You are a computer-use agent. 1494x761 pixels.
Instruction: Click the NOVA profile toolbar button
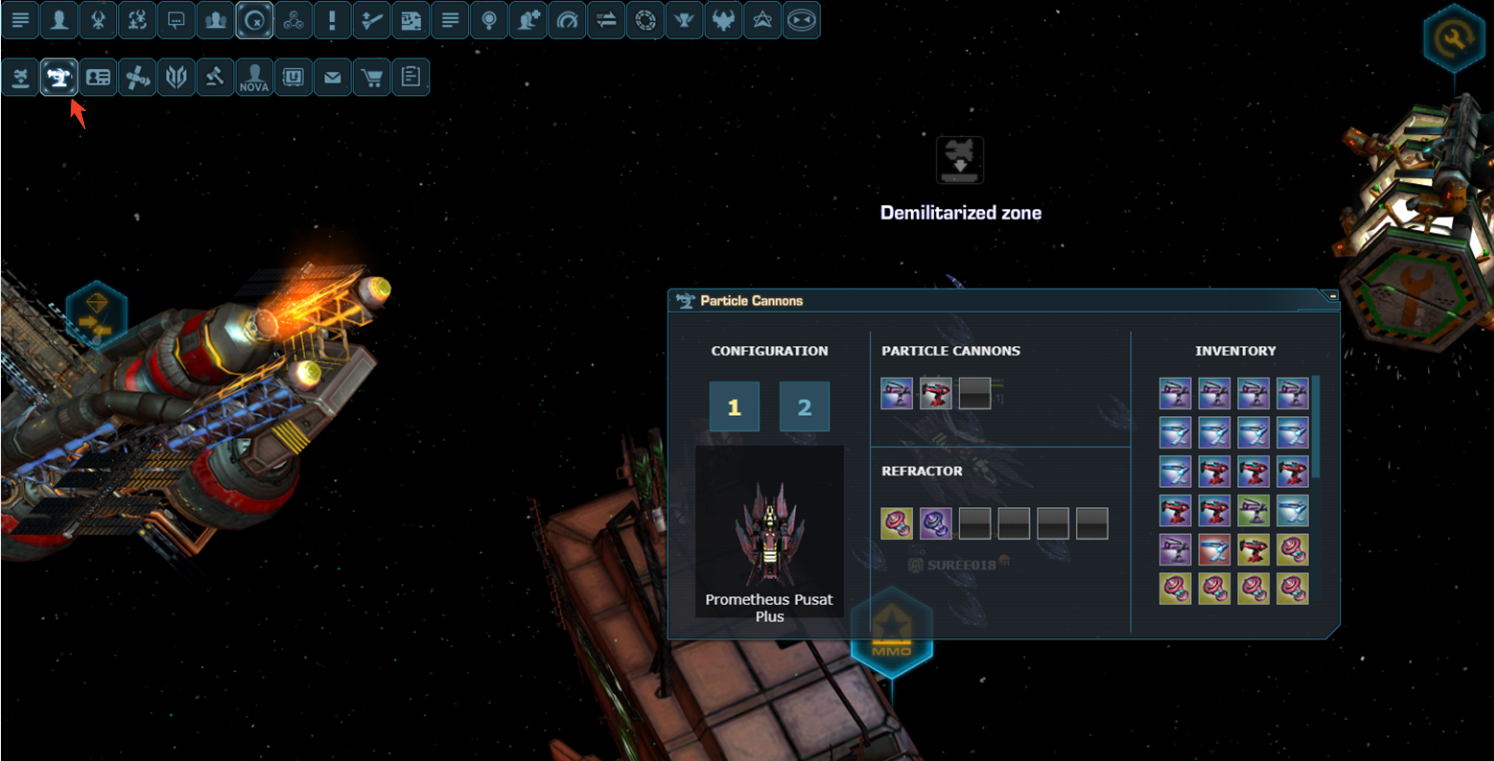pyautogui.click(x=255, y=78)
